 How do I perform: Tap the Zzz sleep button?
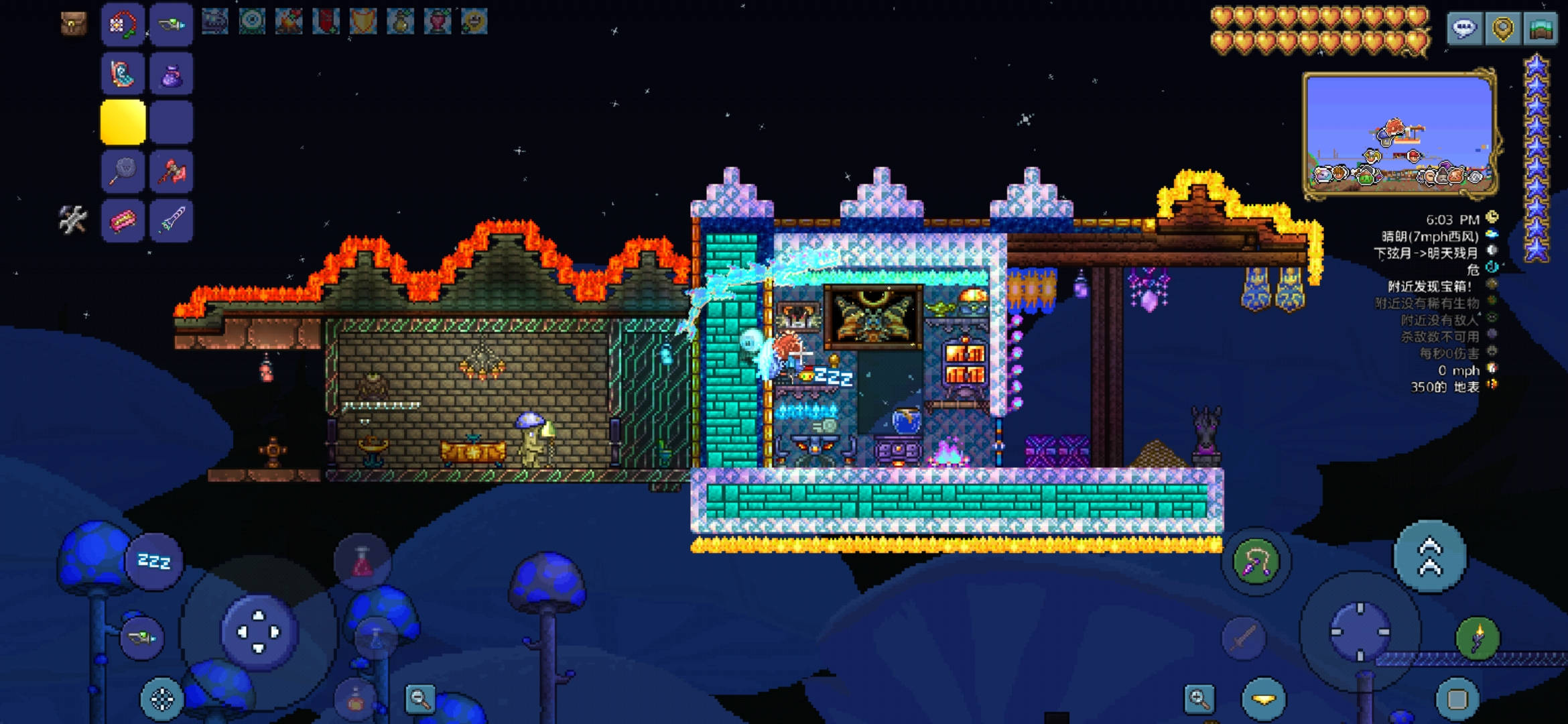153,561
